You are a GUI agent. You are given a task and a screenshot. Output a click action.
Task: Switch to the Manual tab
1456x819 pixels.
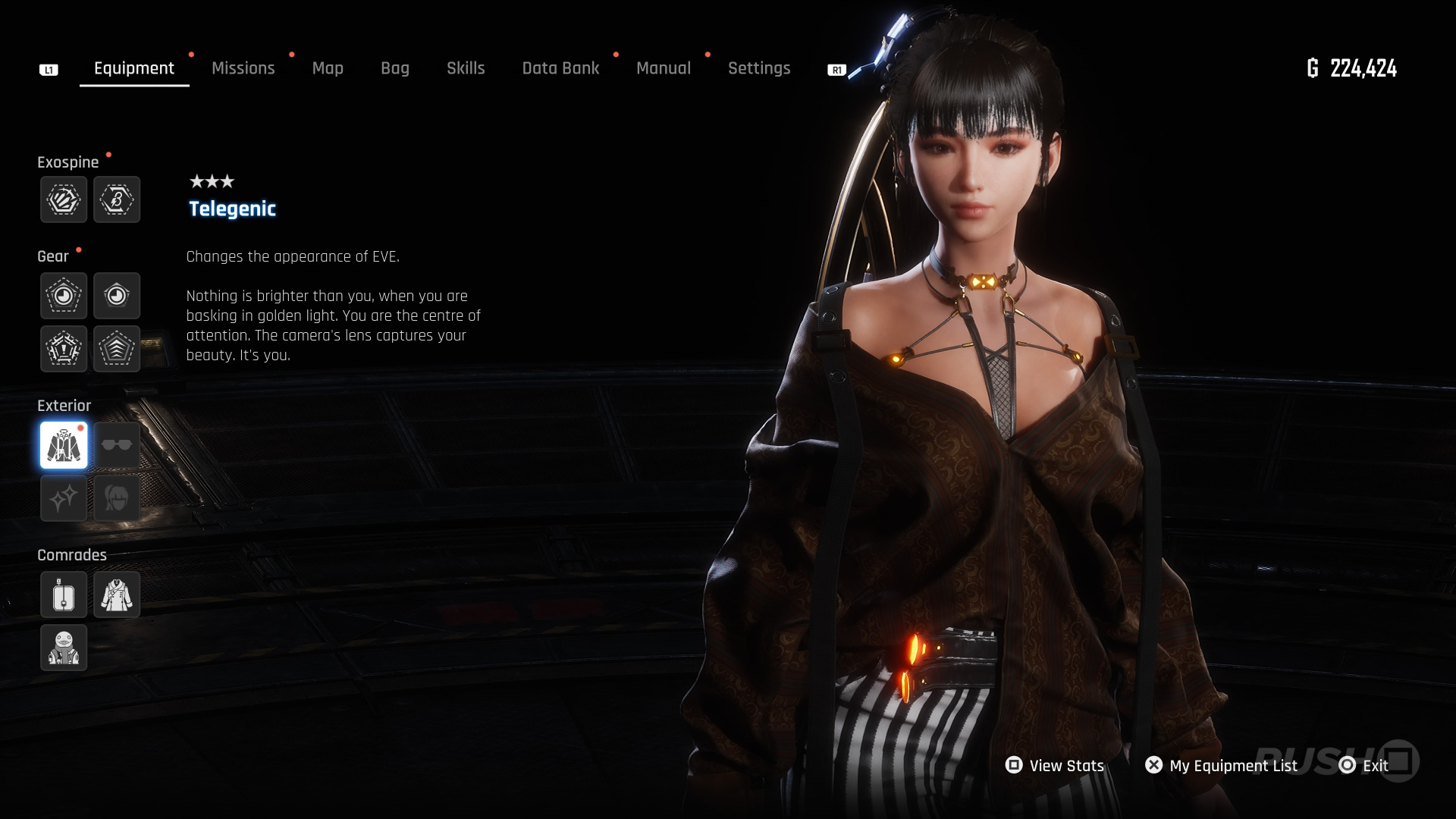pyautogui.click(x=664, y=68)
